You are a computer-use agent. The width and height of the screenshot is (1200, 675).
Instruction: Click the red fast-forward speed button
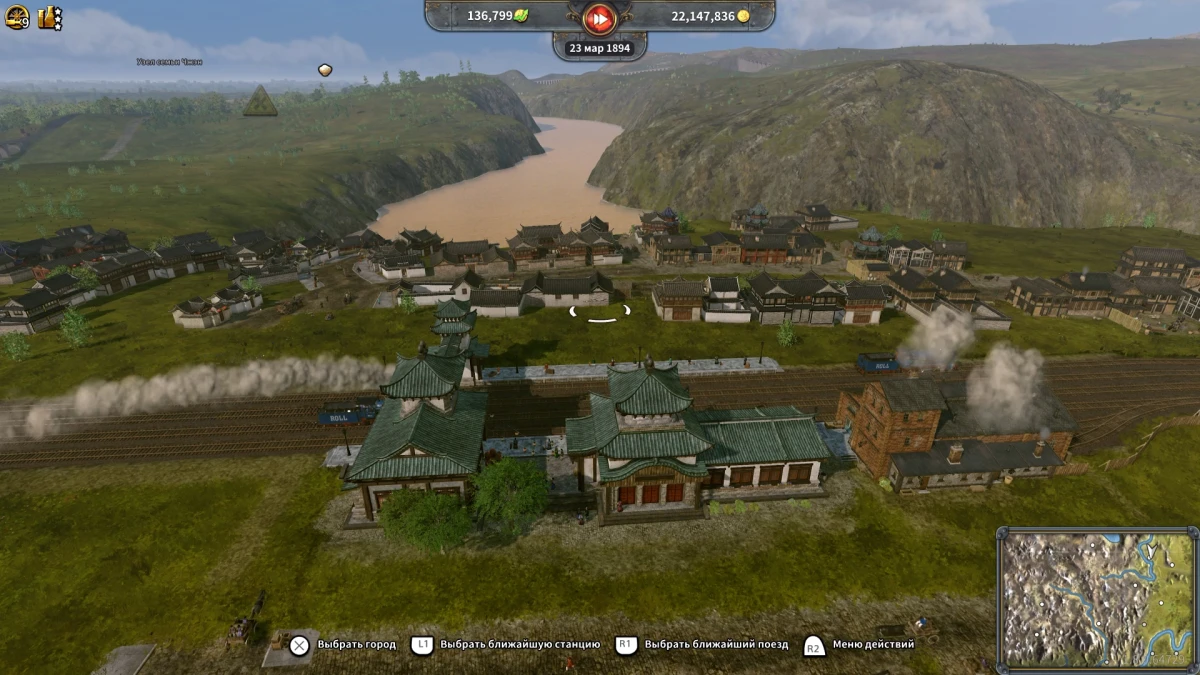599,17
